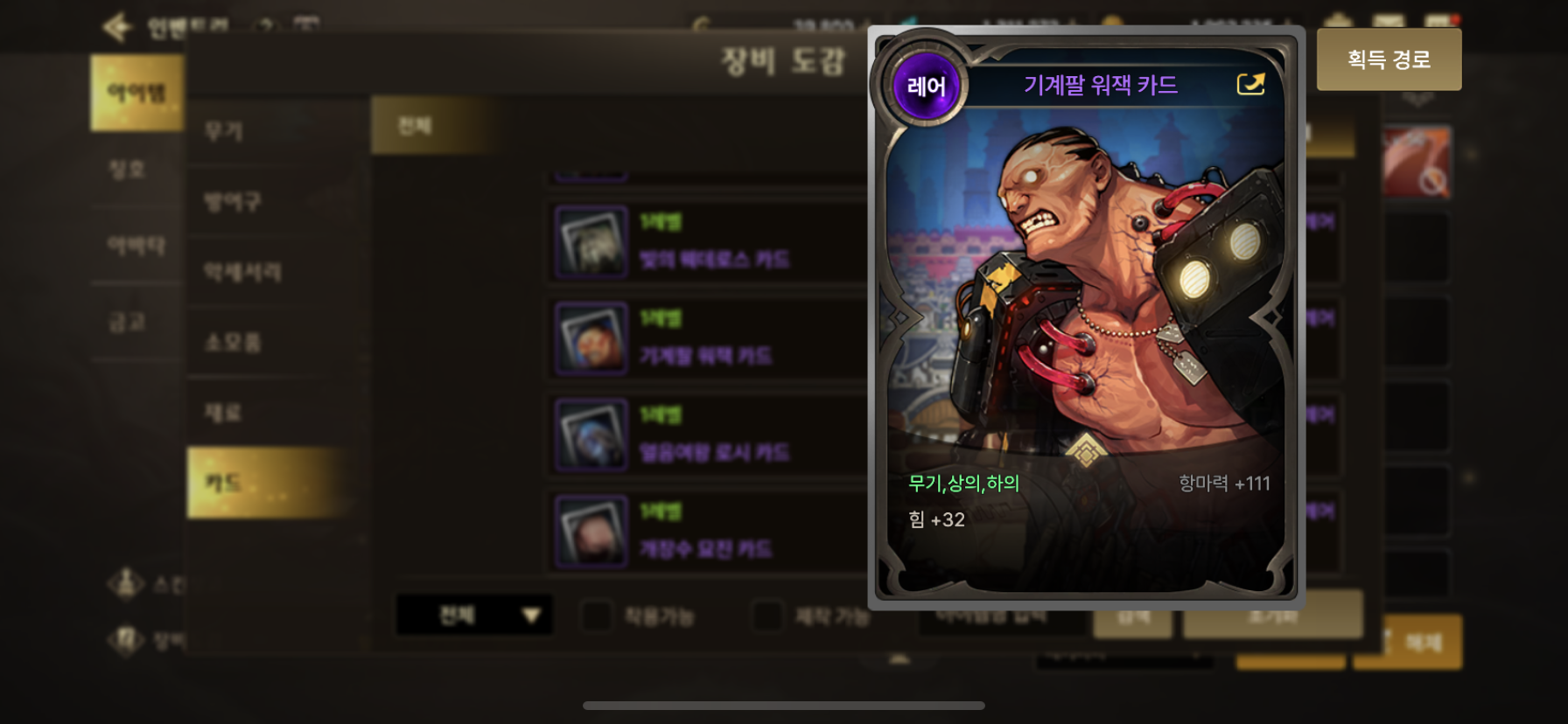Open the 악세서리 category
This screenshot has height=724, width=1568.
click(x=242, y=272)
